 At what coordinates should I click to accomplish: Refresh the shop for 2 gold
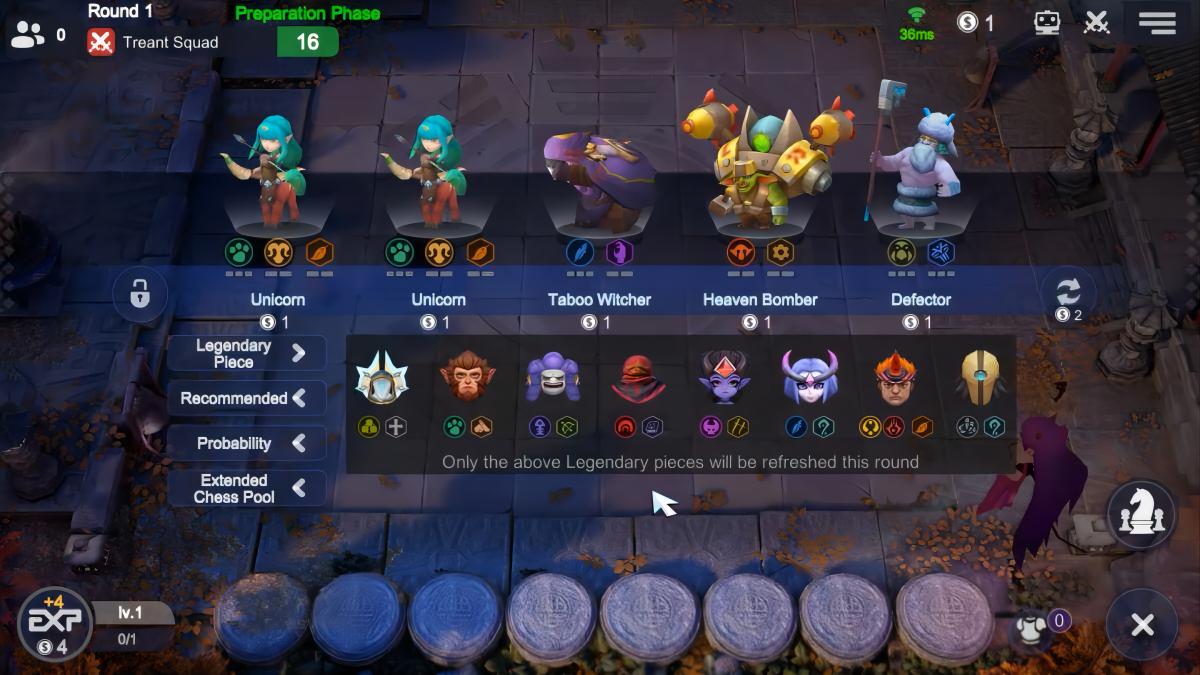tap(1067, 296)
